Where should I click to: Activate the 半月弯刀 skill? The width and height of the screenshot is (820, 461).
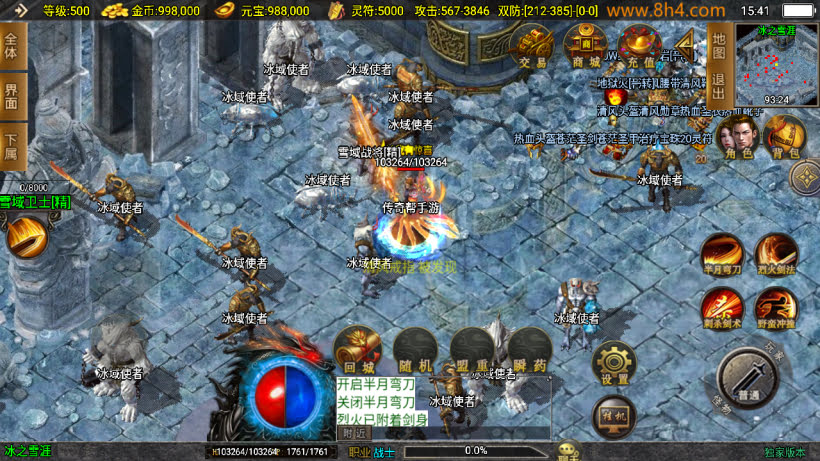pyautogui.click(x=721, y=254)
